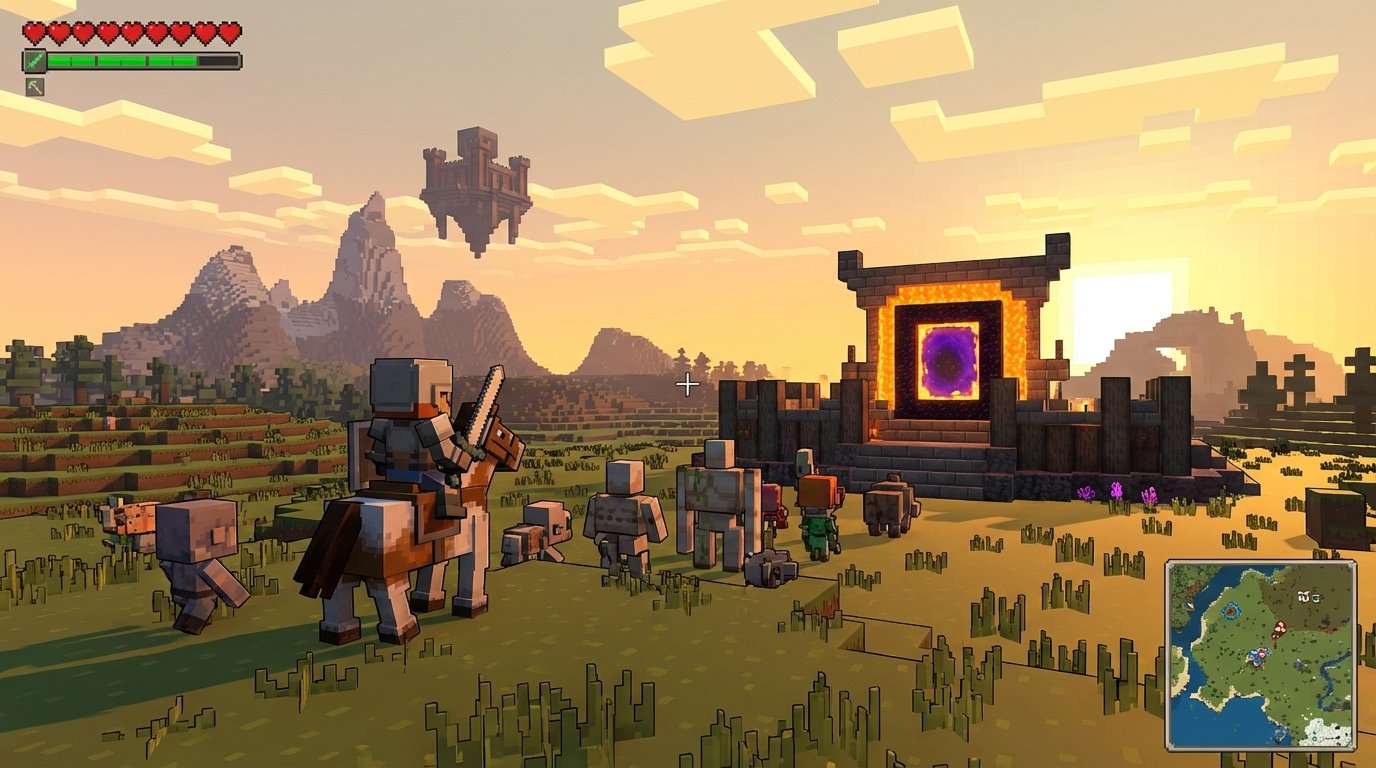Click the last heart on the health bar
This screenshot has height=768, width=1376.
231,33
